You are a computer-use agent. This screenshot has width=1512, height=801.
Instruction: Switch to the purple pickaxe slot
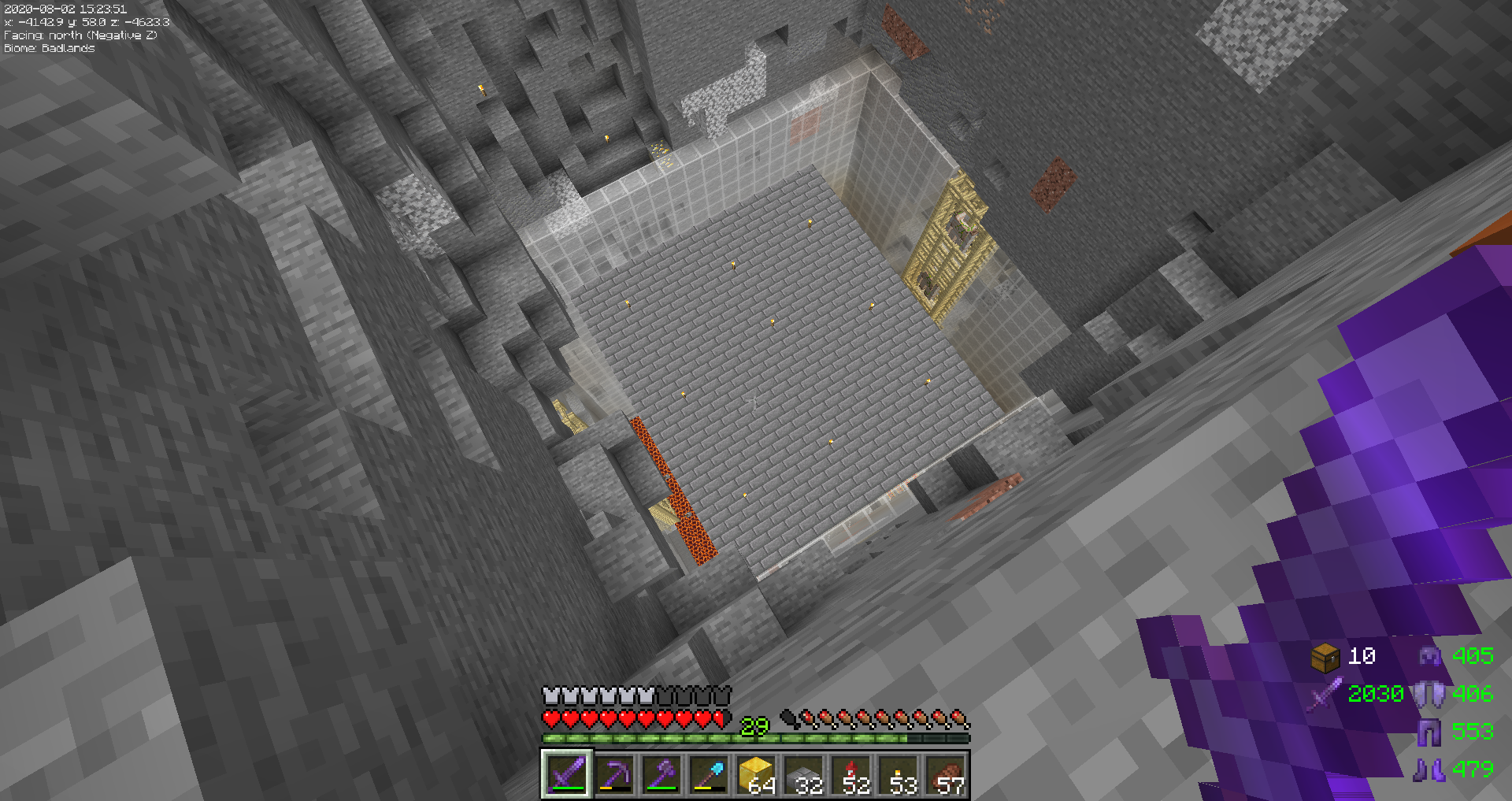614,774
